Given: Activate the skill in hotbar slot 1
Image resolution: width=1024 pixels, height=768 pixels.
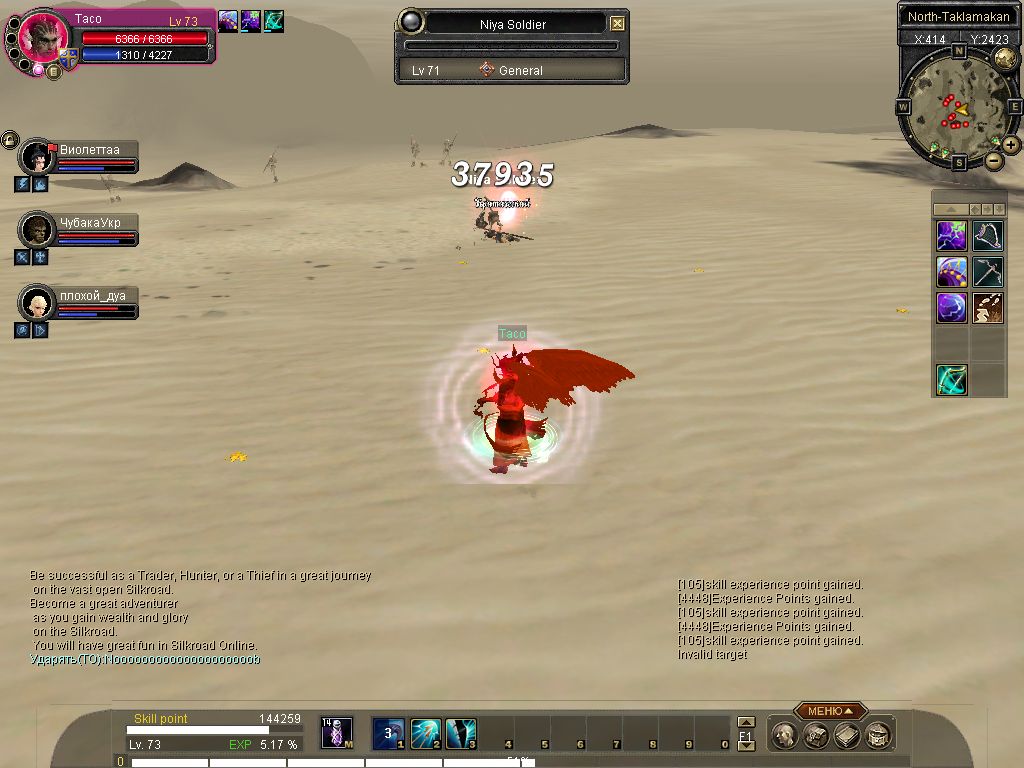Looking at the screenshot, I should tap(388, 733).
